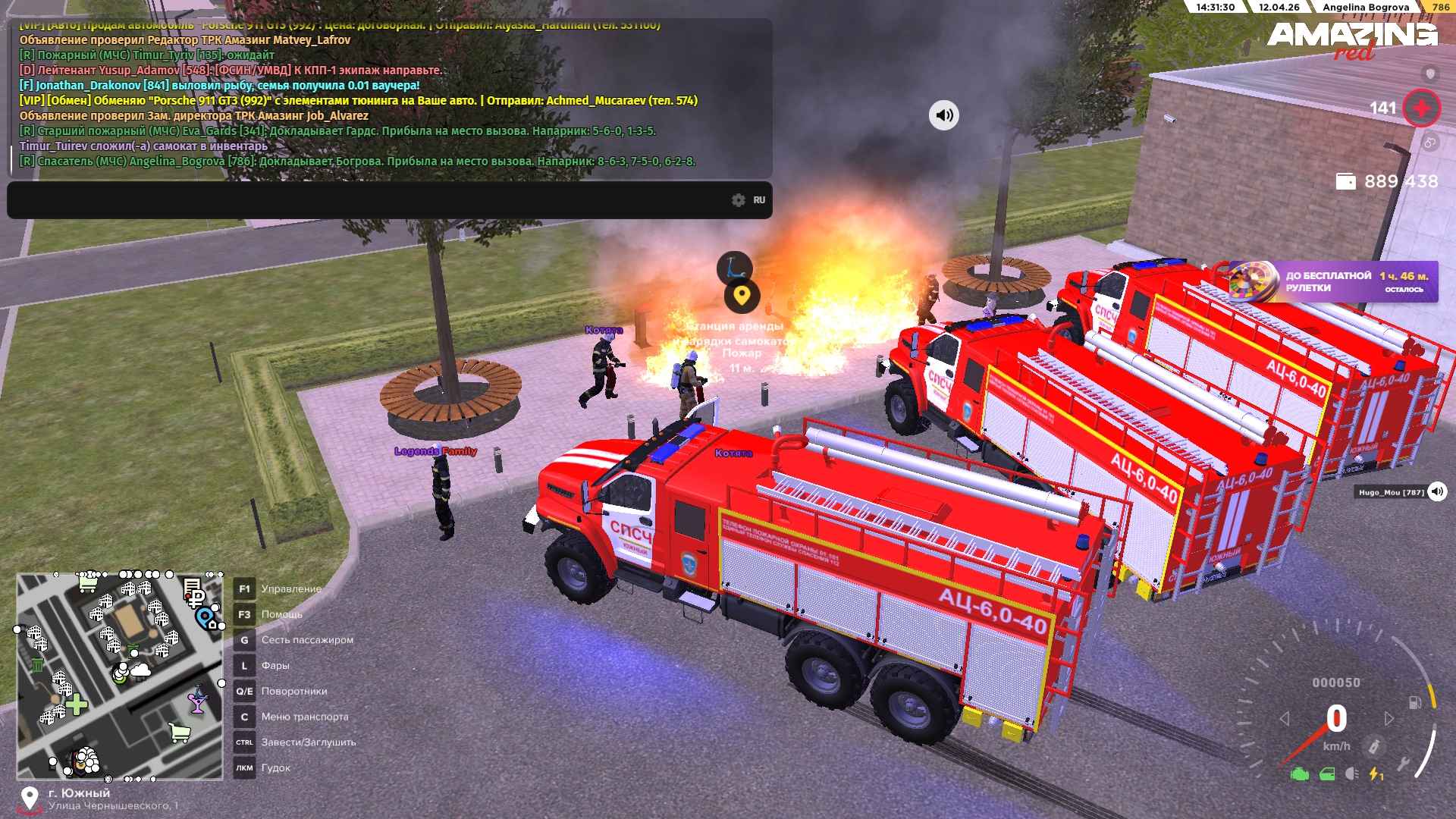Toggle the round speaker sound icon
Image resolution: width=1456 pixels, height=819 pixels.
coord(944,115)
